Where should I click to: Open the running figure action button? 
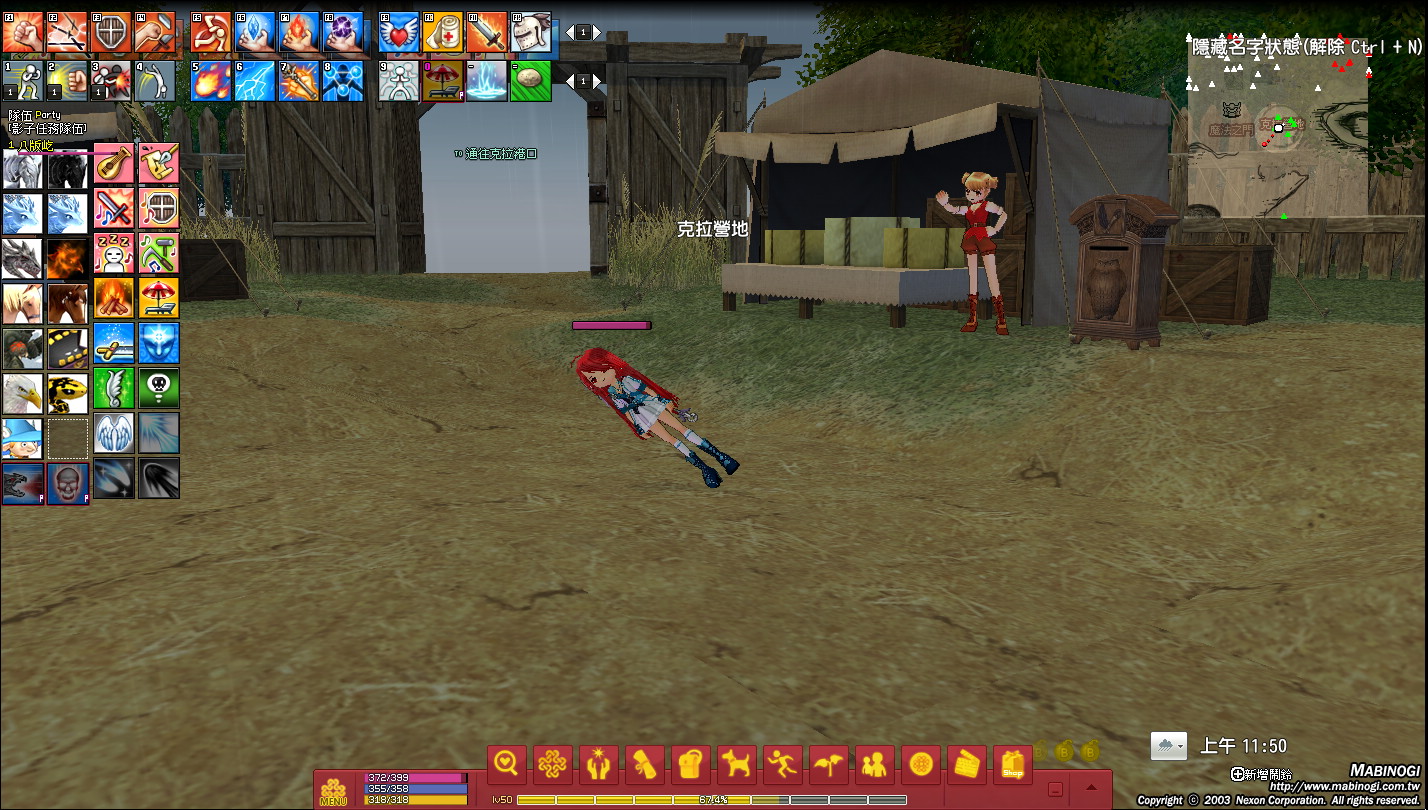pyautogui.click(x=783, y=765)
